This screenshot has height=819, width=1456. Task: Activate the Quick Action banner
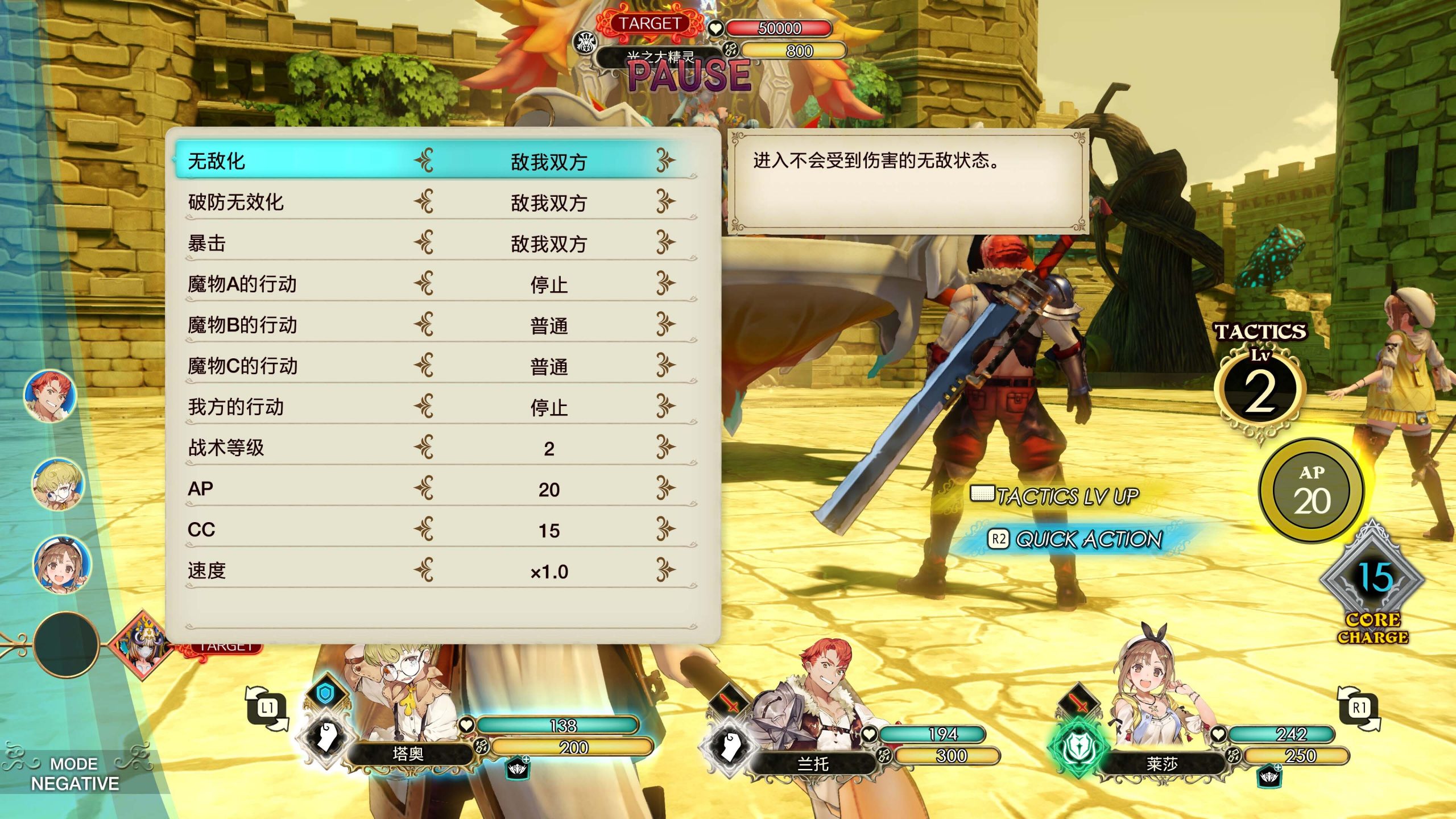tap(1075, 539)
